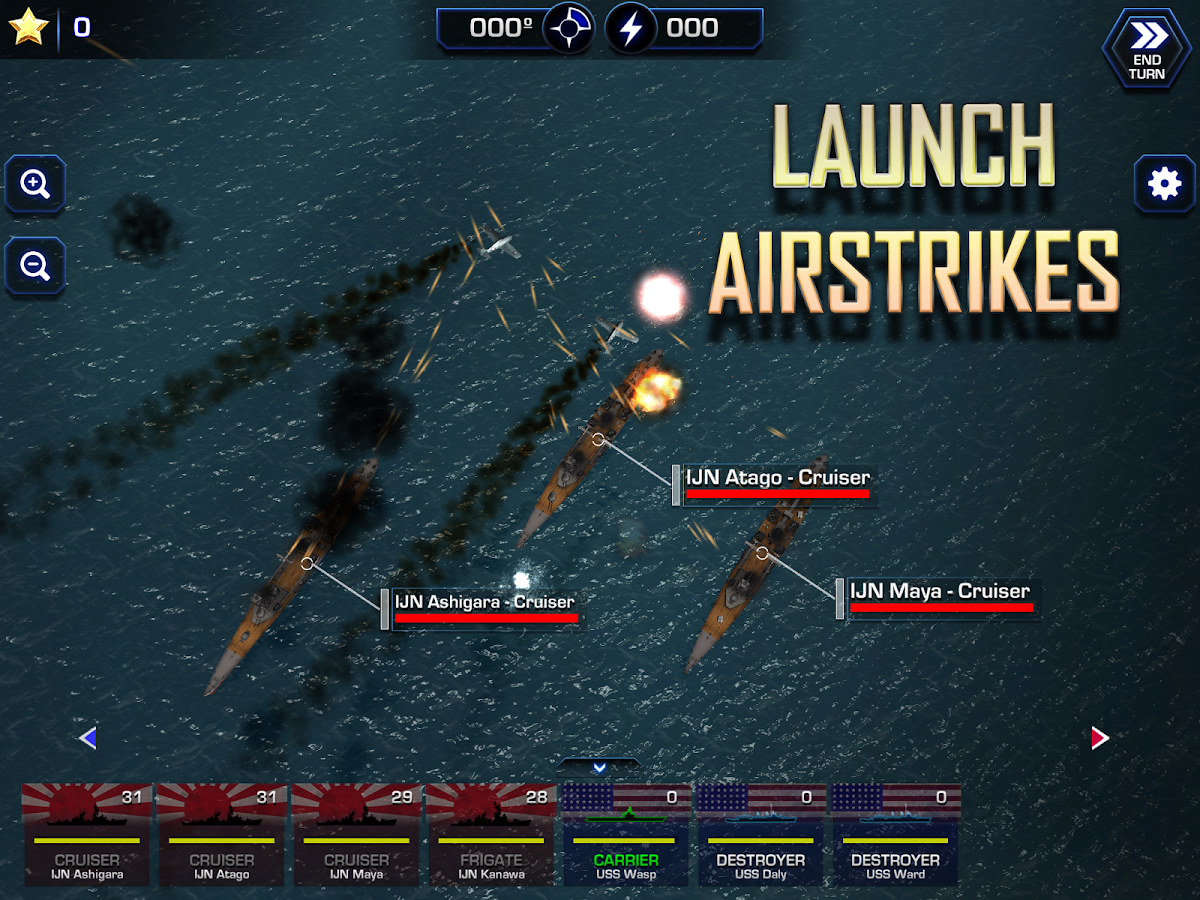The width and height of the screenshot is (1200, 900).
Task: Zoom in with the magnifier plus button
Action: pos(35,184)
